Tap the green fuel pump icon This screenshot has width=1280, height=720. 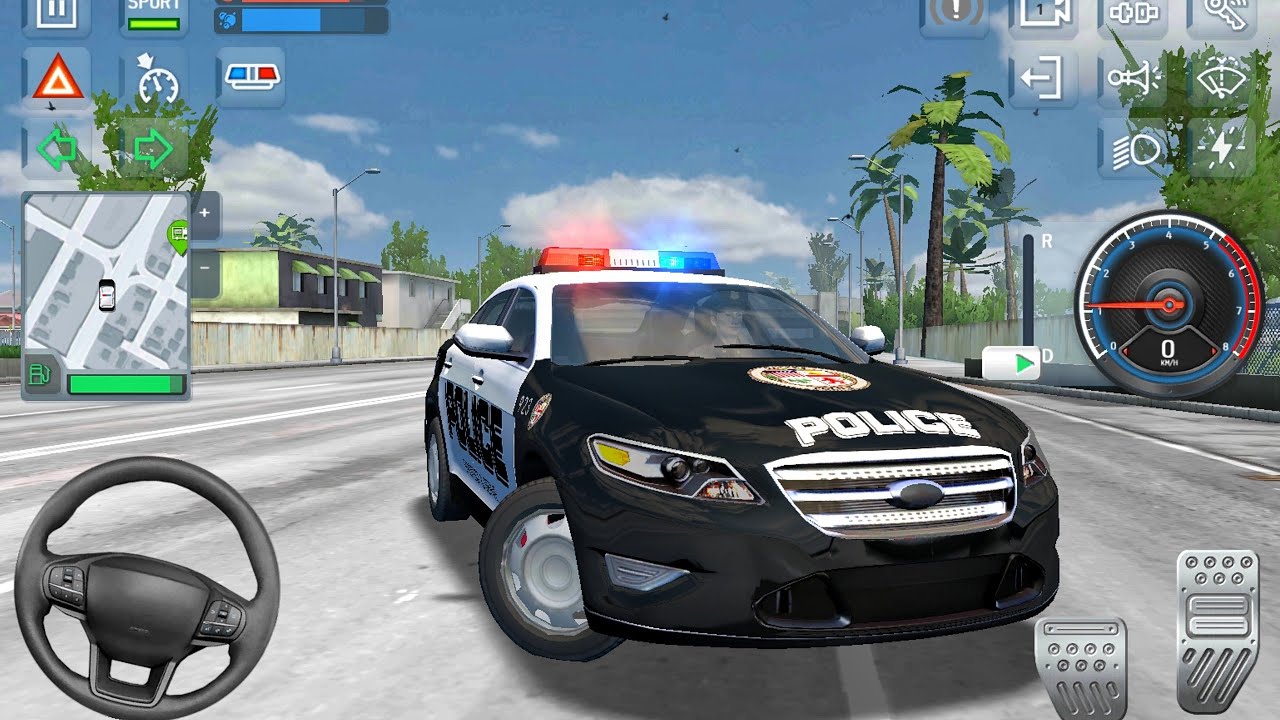pos(41,376)
